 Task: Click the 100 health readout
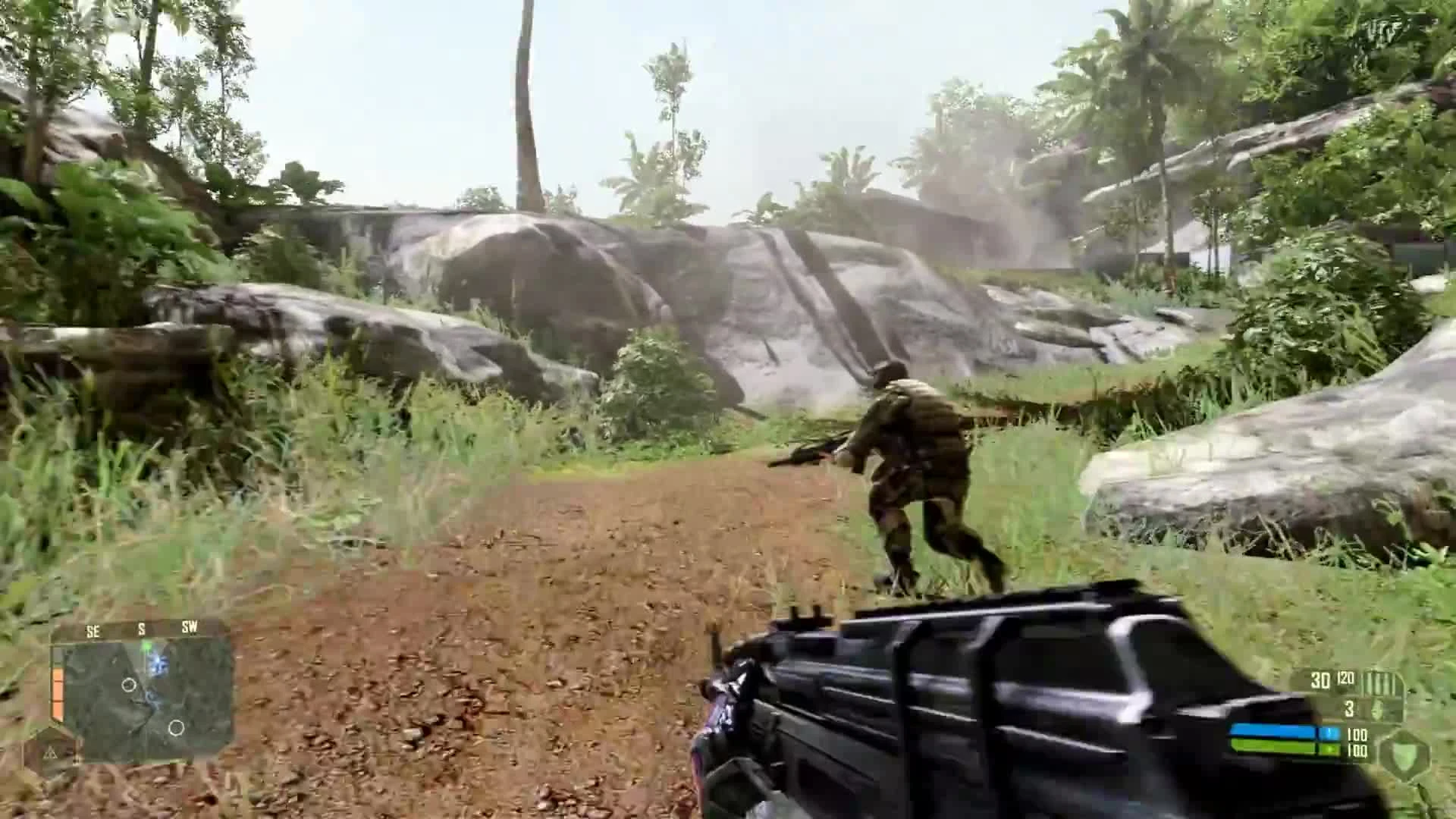coord(1357,751)
